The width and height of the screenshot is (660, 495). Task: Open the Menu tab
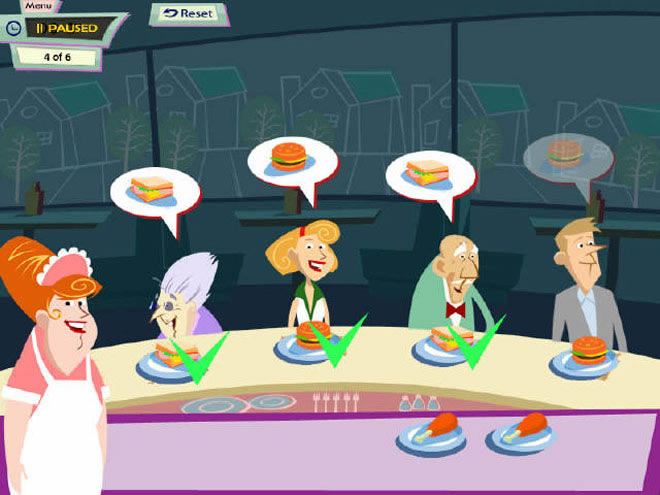pos(39,5)
